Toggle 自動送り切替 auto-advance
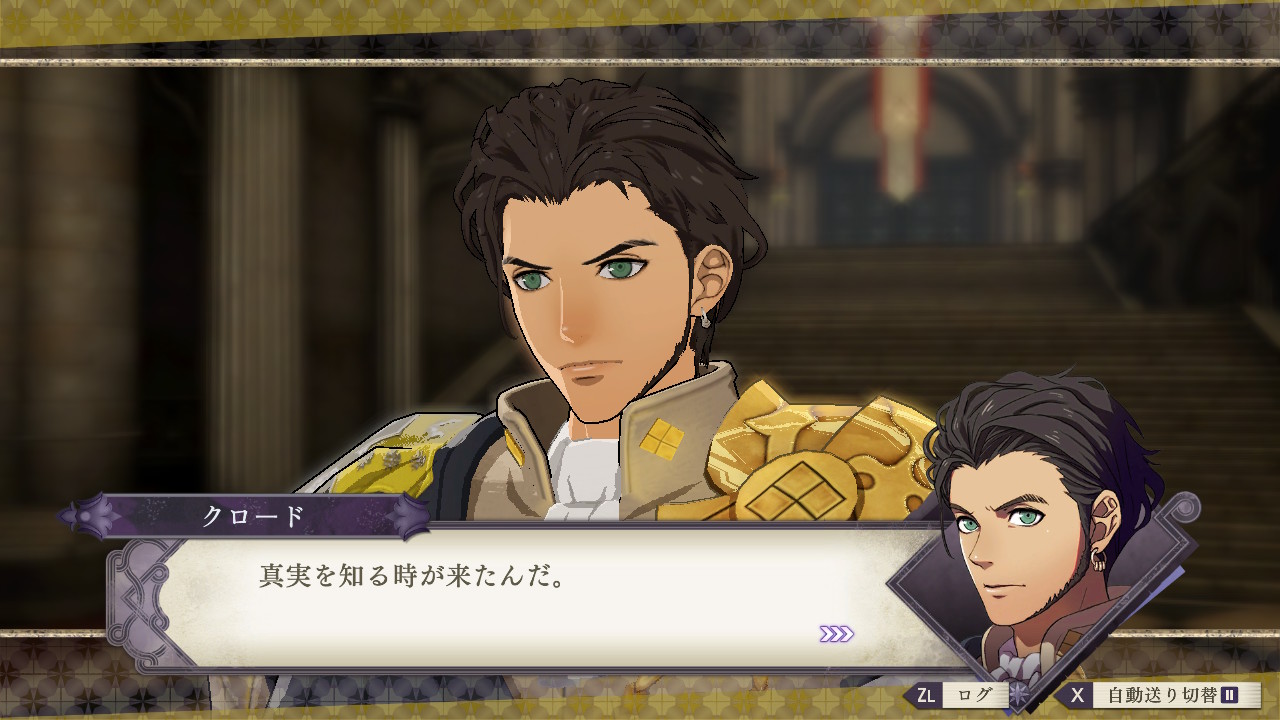 click(x=1160, y=695)
